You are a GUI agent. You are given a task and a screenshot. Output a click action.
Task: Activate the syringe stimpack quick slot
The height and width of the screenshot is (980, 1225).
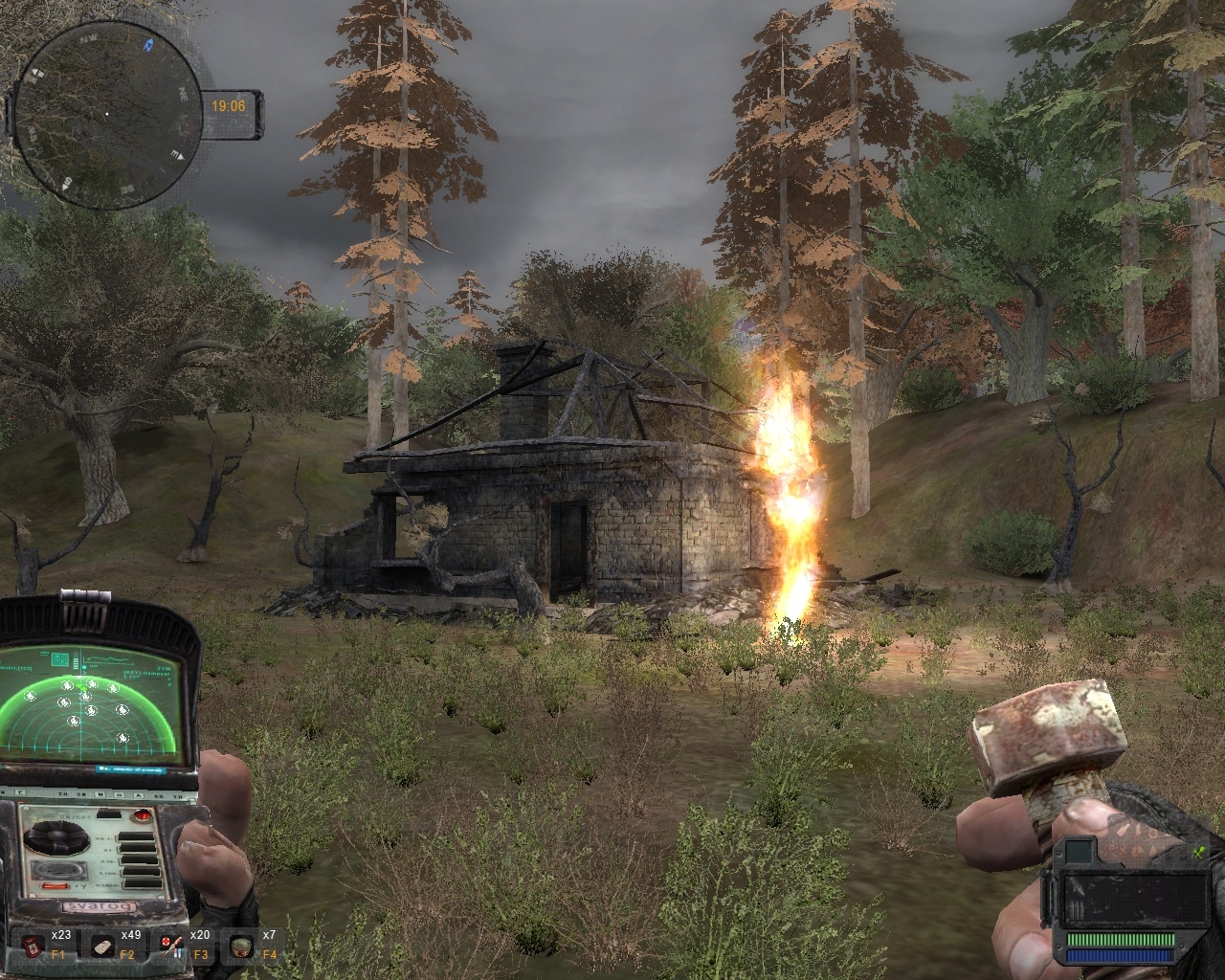pyautogui.click(x=173, y=946)
